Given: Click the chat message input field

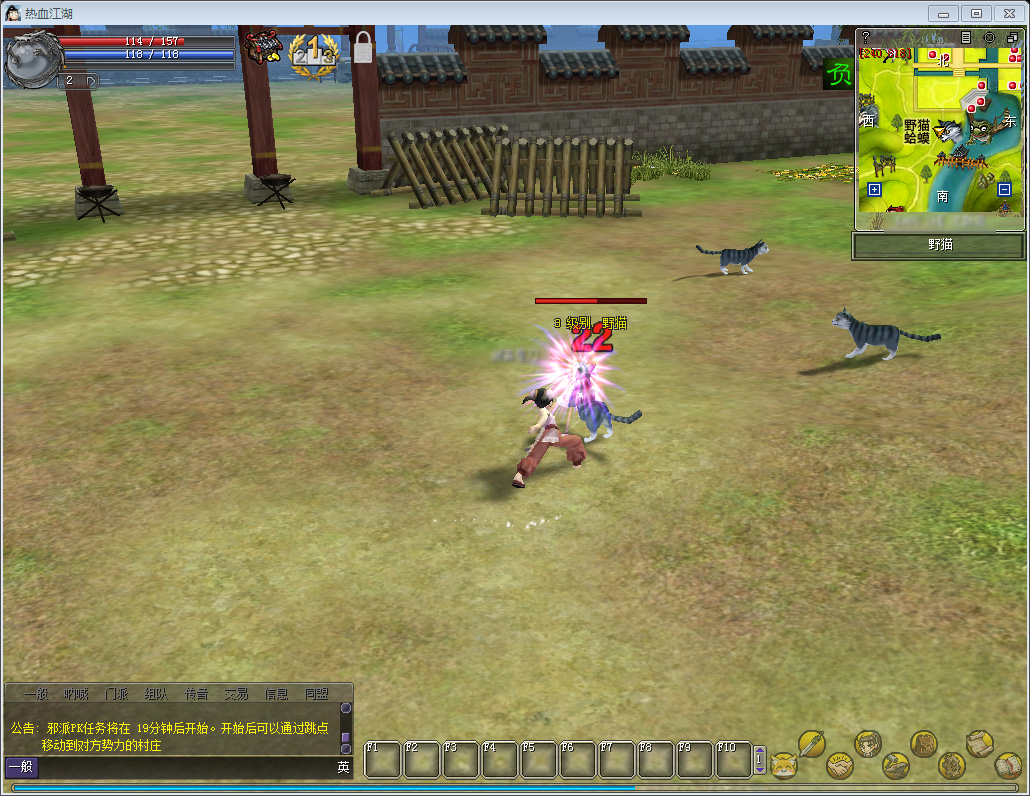Looking at the screenshot, I should (x=185, y=768).
